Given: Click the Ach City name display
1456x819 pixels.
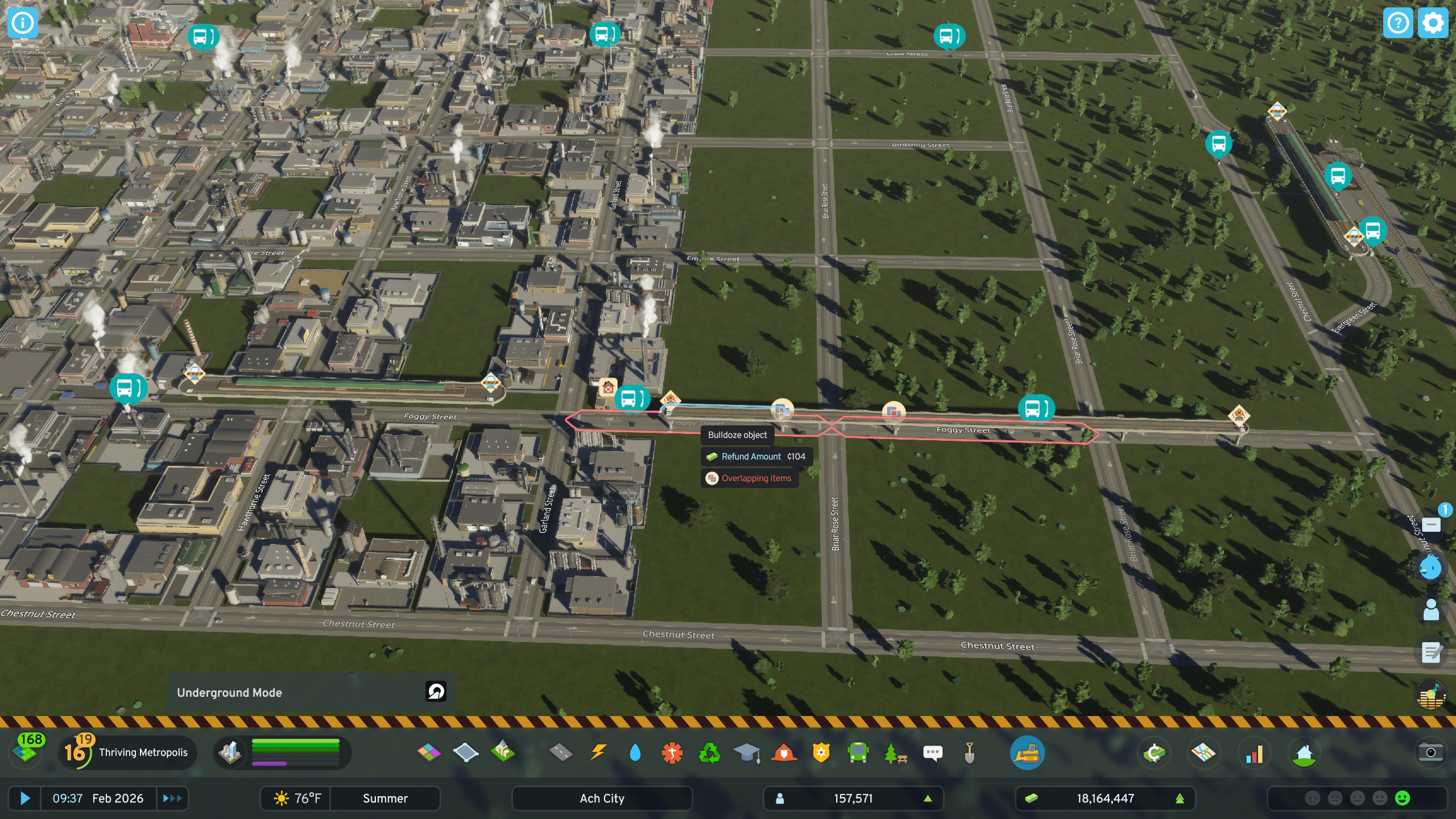Looking at the screenshot, I should click(602, 798).
